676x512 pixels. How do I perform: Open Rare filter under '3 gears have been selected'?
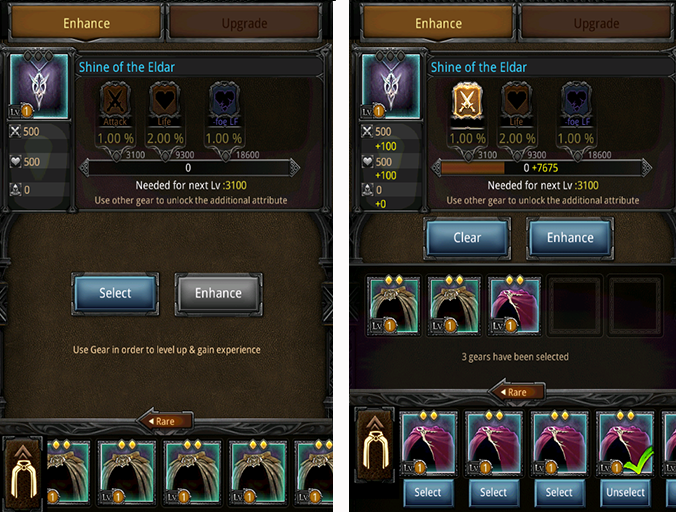click(x=512, y=392)
